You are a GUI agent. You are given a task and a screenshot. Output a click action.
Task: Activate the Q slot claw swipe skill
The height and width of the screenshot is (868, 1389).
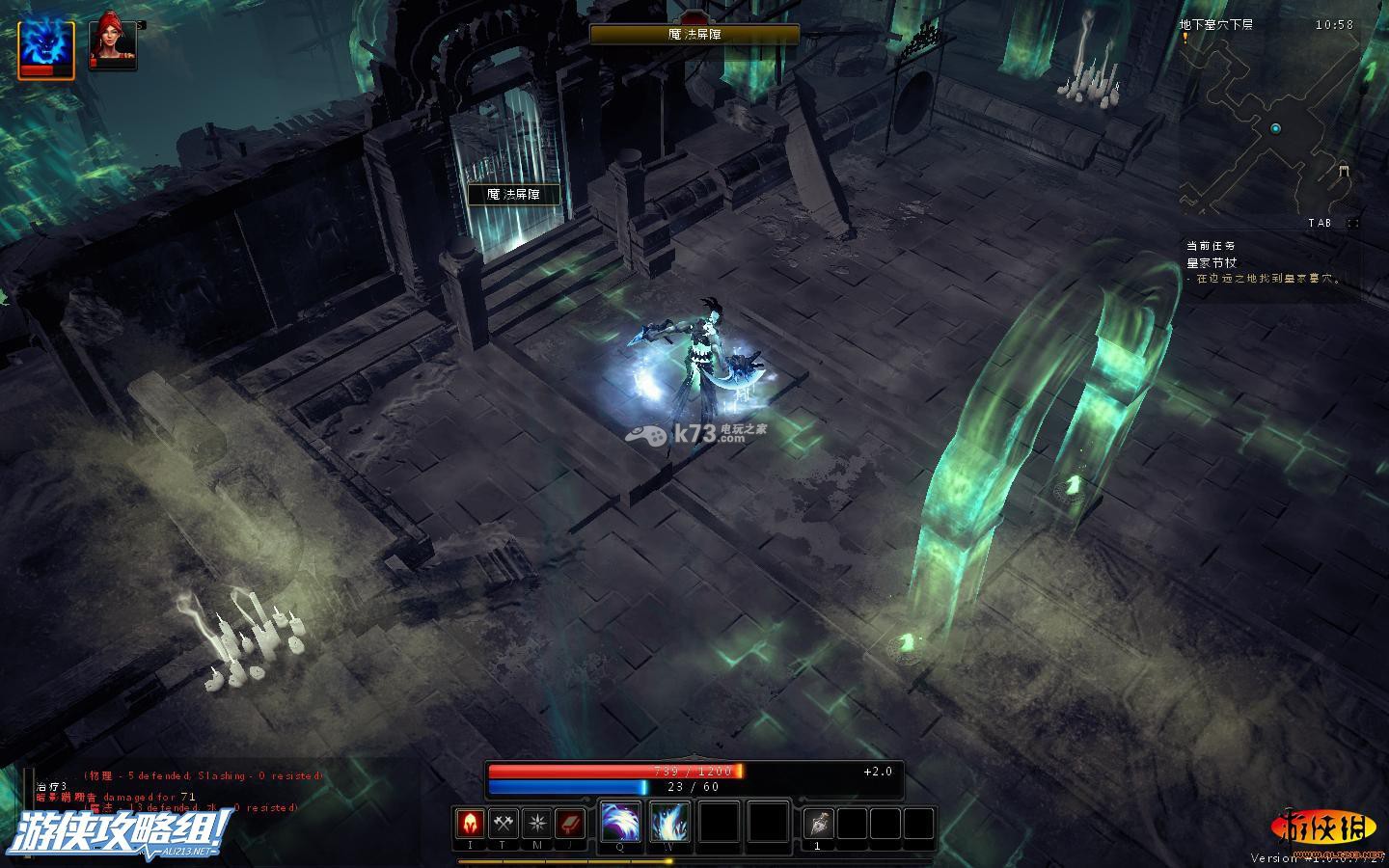point(620,823)
